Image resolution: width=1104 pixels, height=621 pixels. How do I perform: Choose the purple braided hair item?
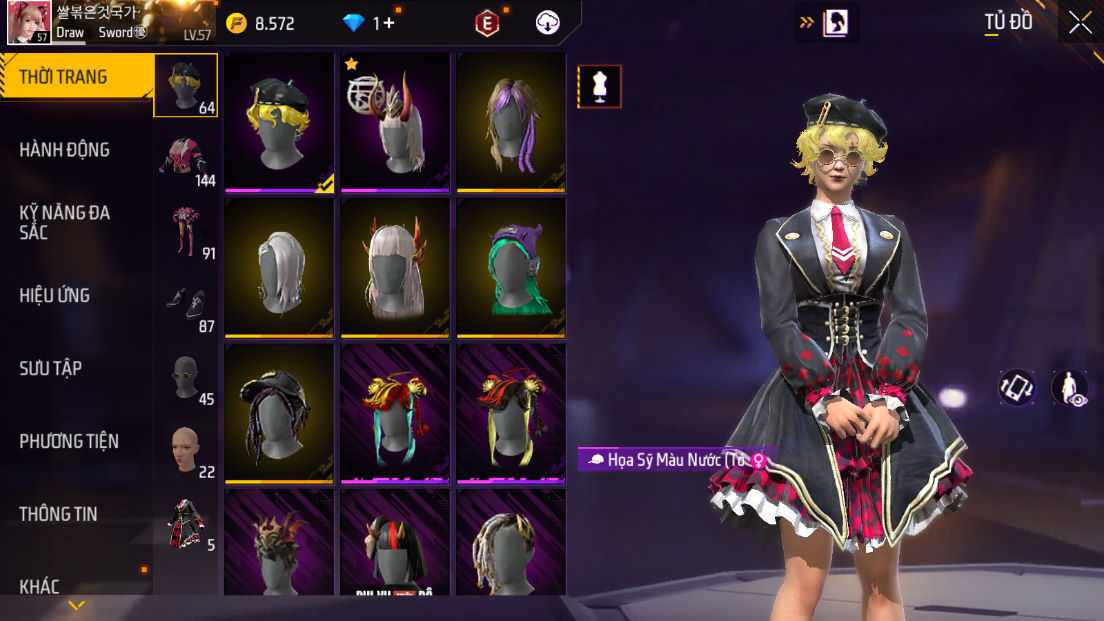[x=511, y=121]
